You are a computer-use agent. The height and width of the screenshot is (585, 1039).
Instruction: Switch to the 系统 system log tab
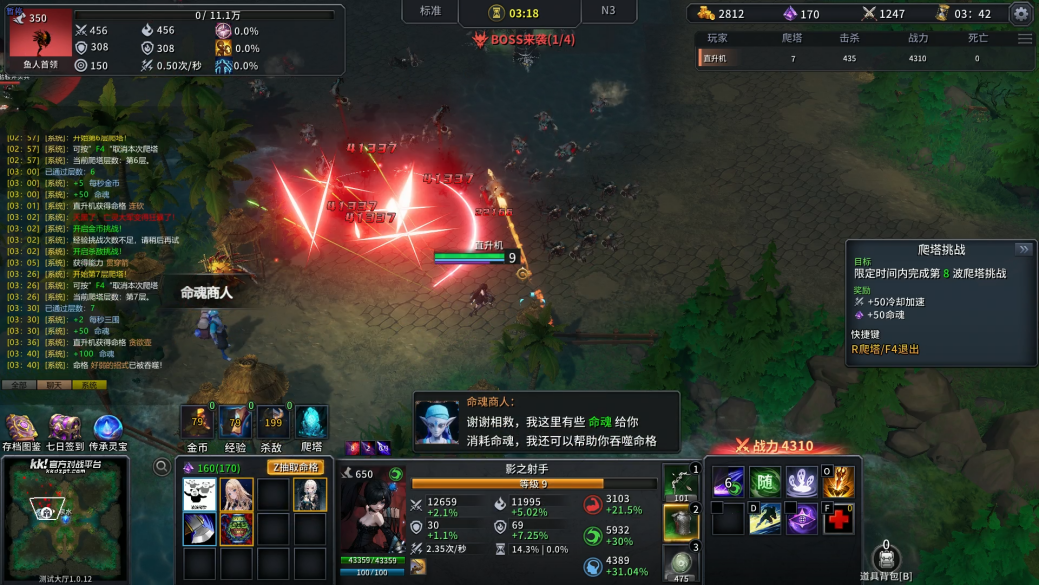88,384
